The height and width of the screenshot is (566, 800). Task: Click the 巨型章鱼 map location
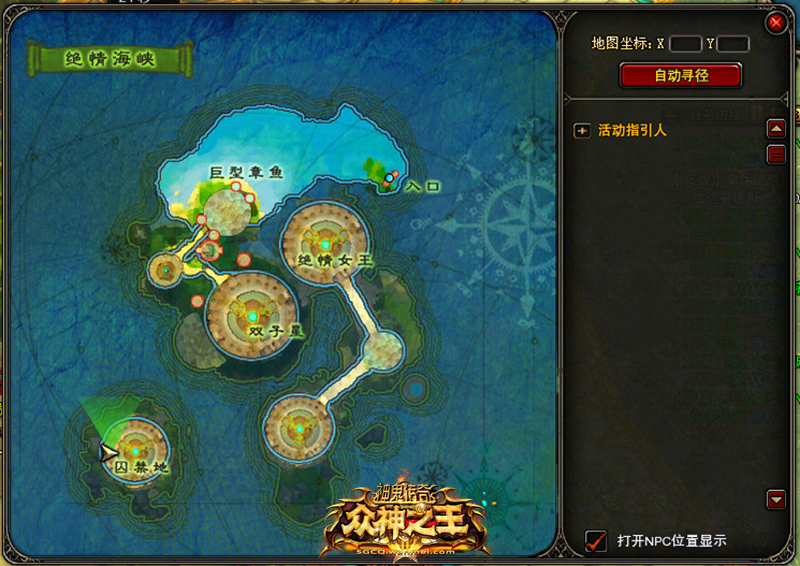tap(229, 208)
